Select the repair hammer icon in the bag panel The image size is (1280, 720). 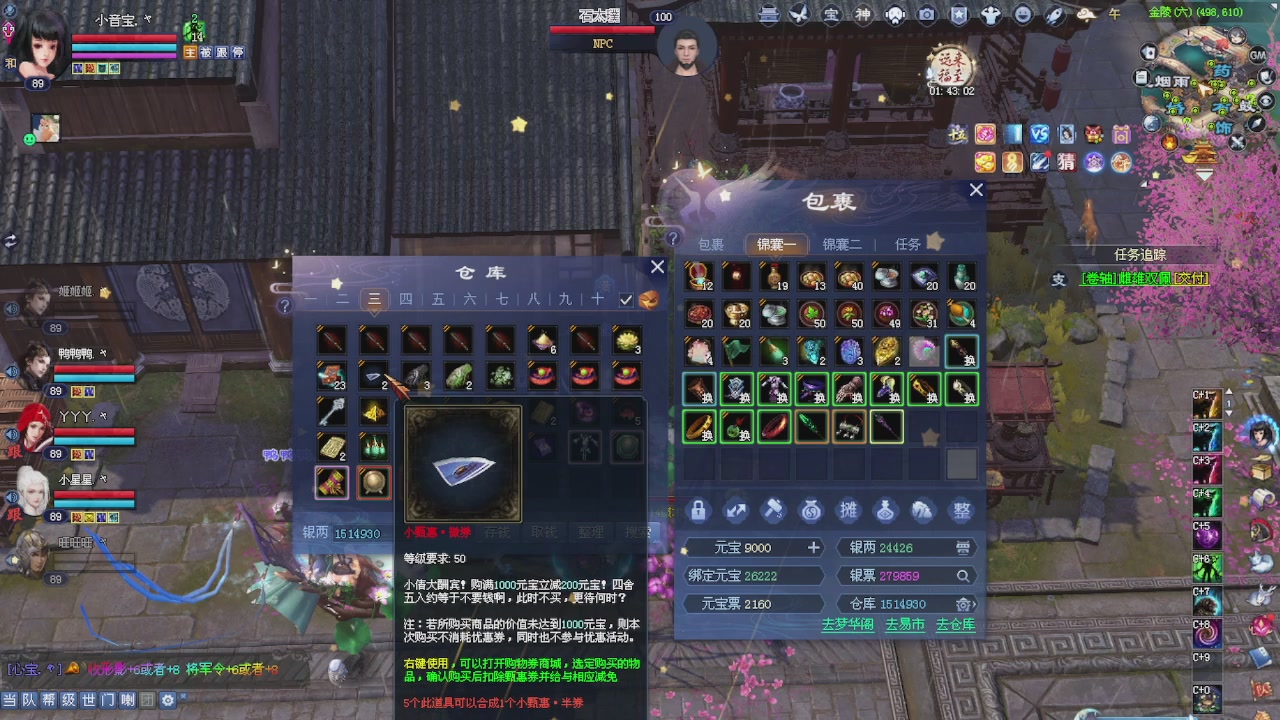pyautogui.click(x=774, y=511)
